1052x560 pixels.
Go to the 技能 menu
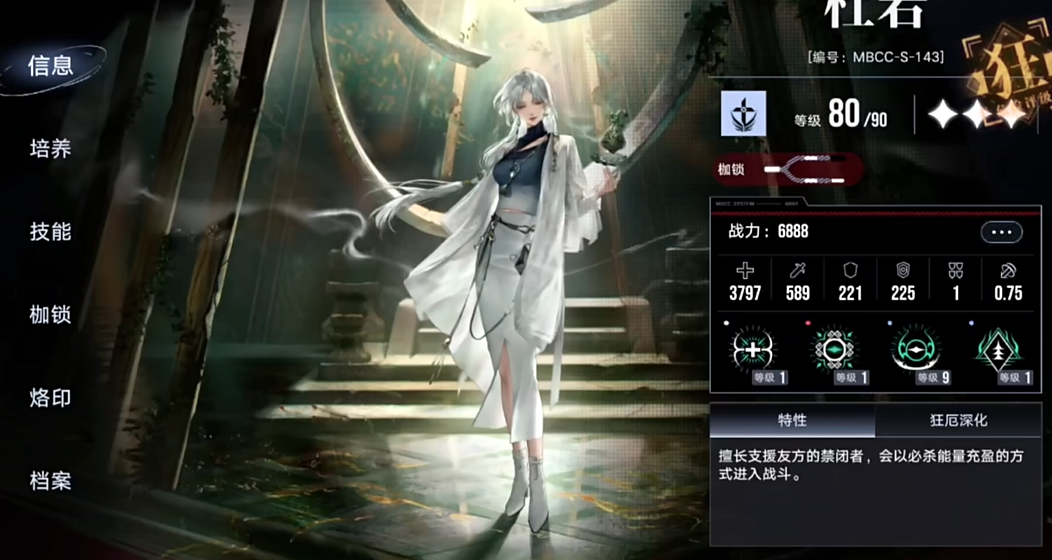tap(51, 232)
